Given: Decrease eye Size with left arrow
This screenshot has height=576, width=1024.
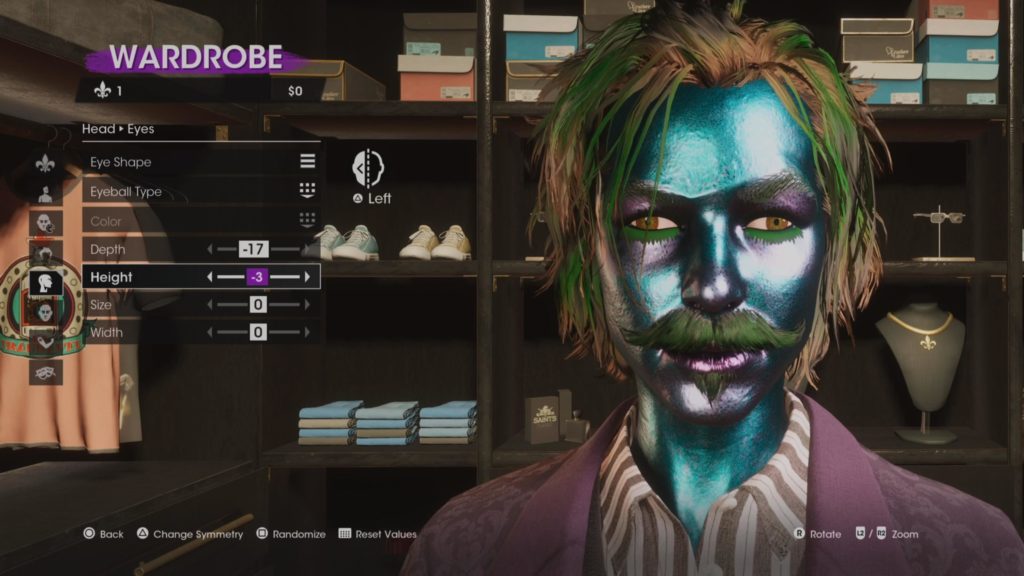Looking at the screenshot, I should click(210, 304).
